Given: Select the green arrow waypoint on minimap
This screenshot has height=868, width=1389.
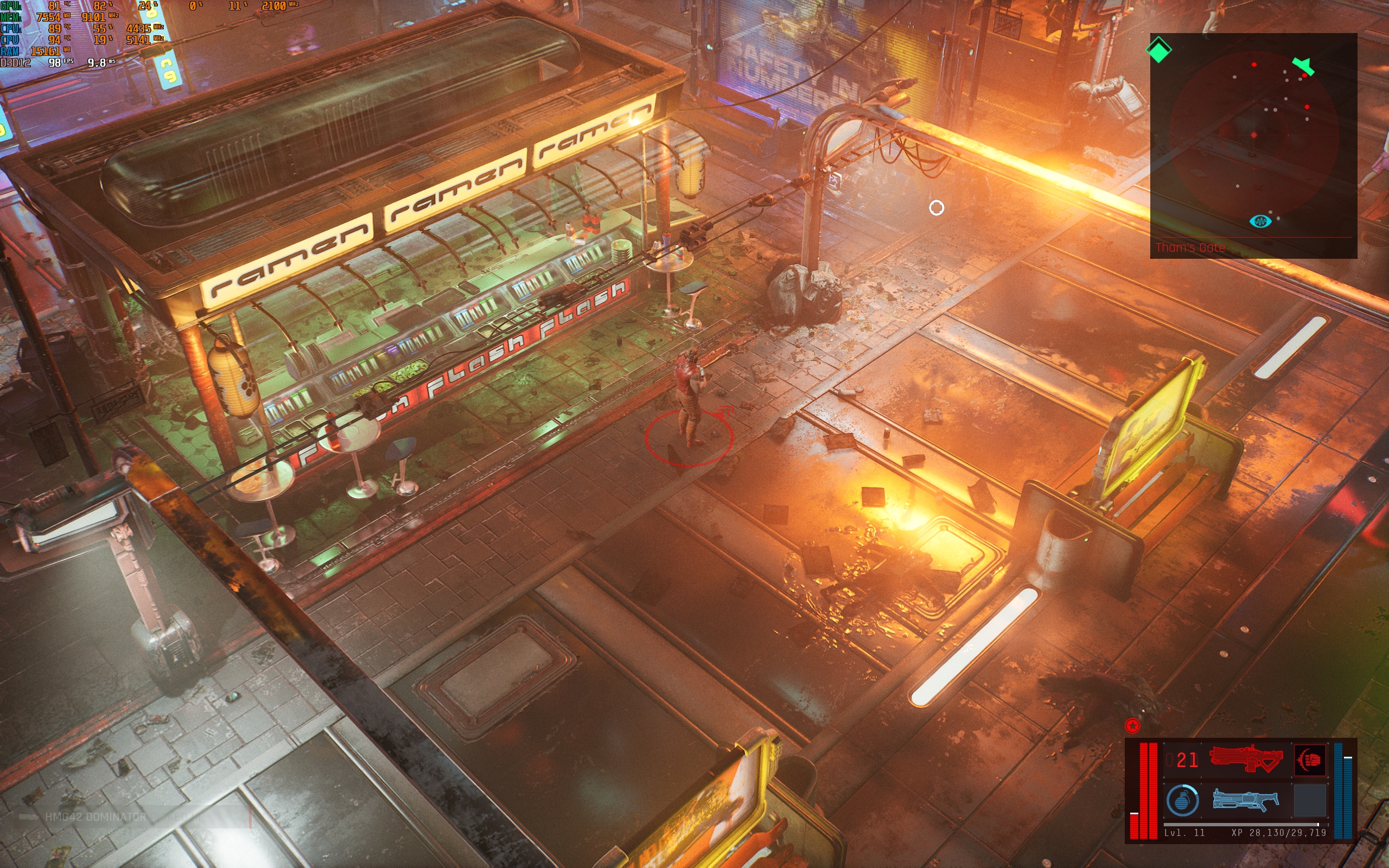Looking at the screenshot, I should 1303,66.
